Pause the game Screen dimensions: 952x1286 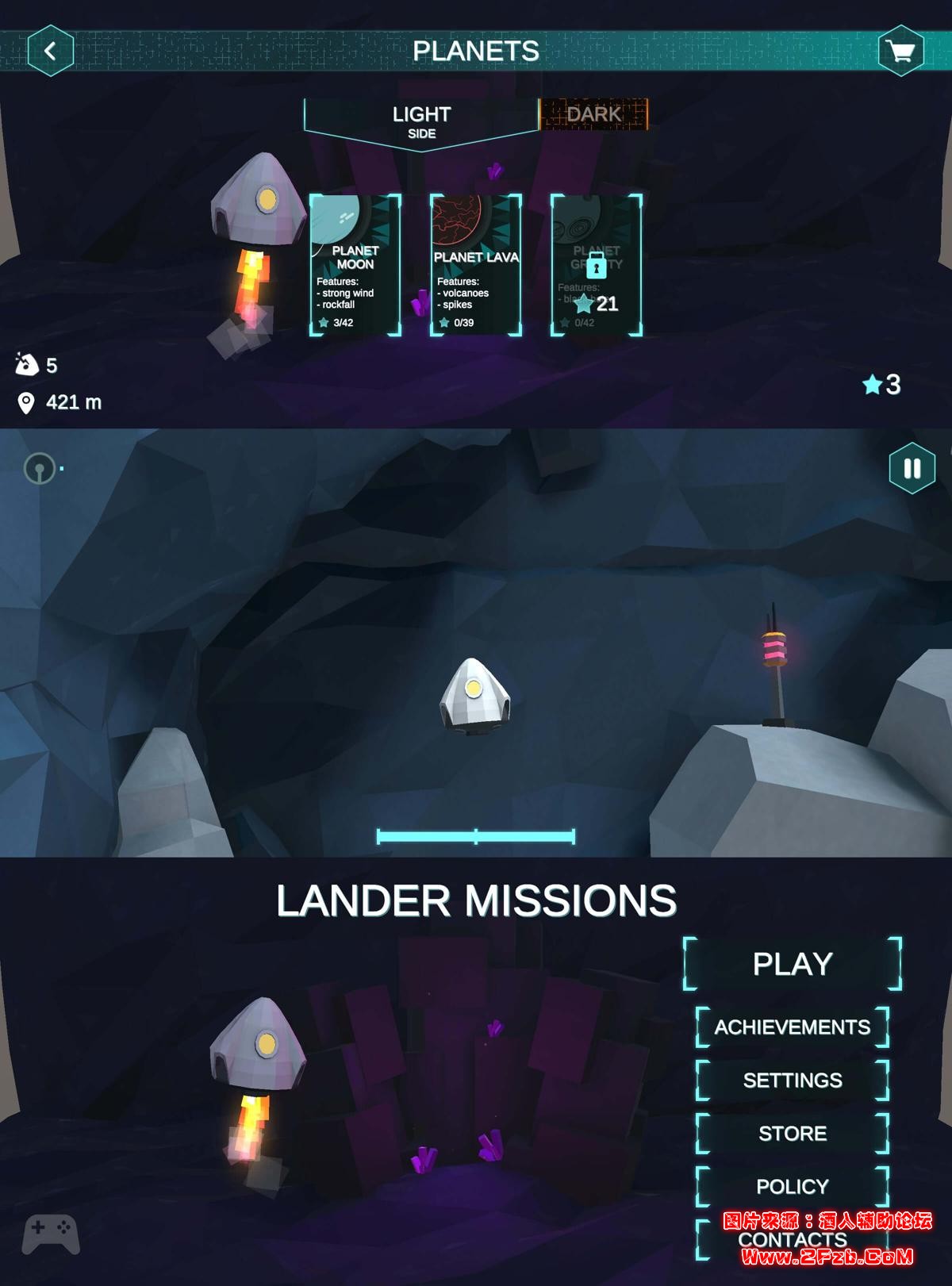pyautogui.click(x=912, y=468)
